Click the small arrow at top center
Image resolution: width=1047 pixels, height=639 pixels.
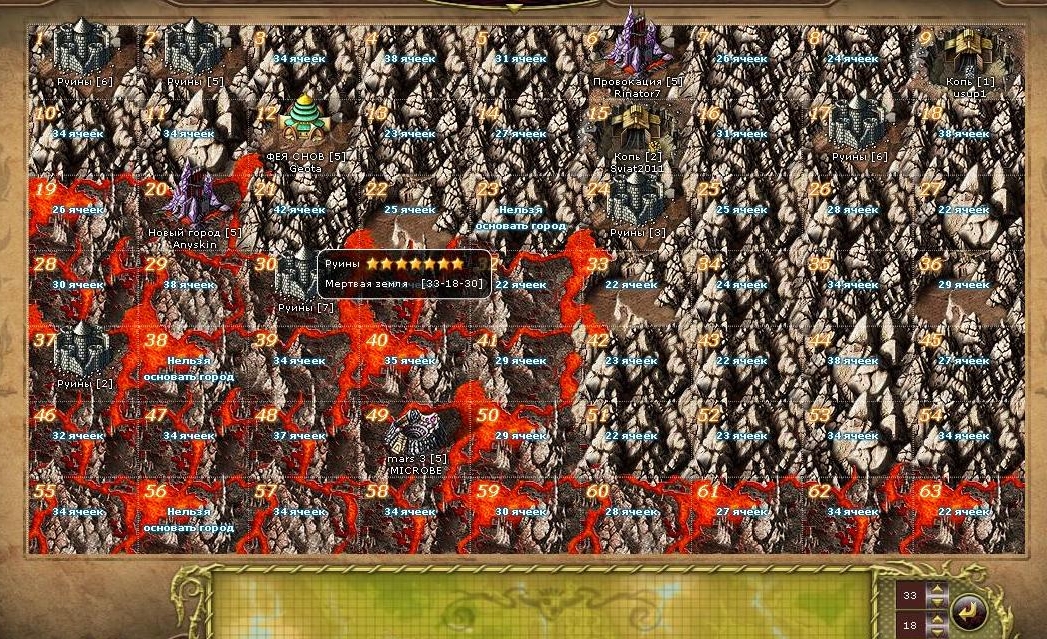click(513, 9)
